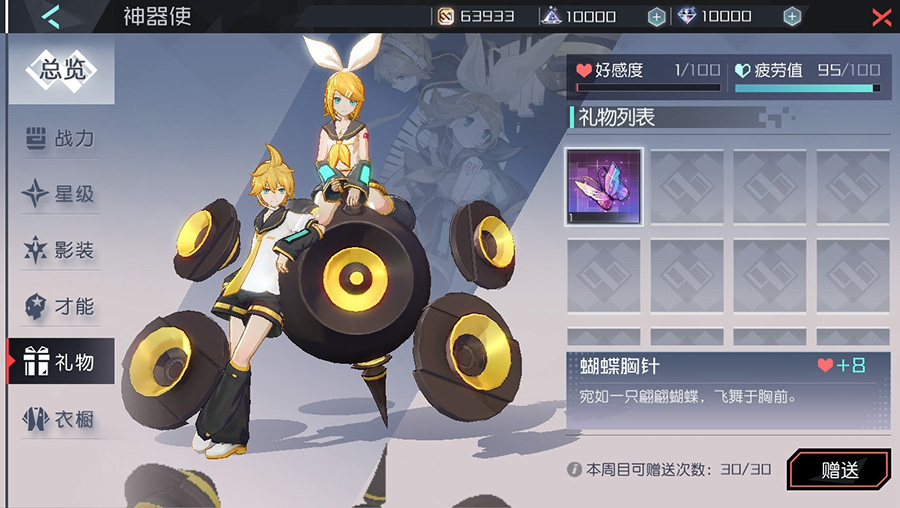Go back with the top-left arrow
The image size is (900, 508).
tap(51, 16)
